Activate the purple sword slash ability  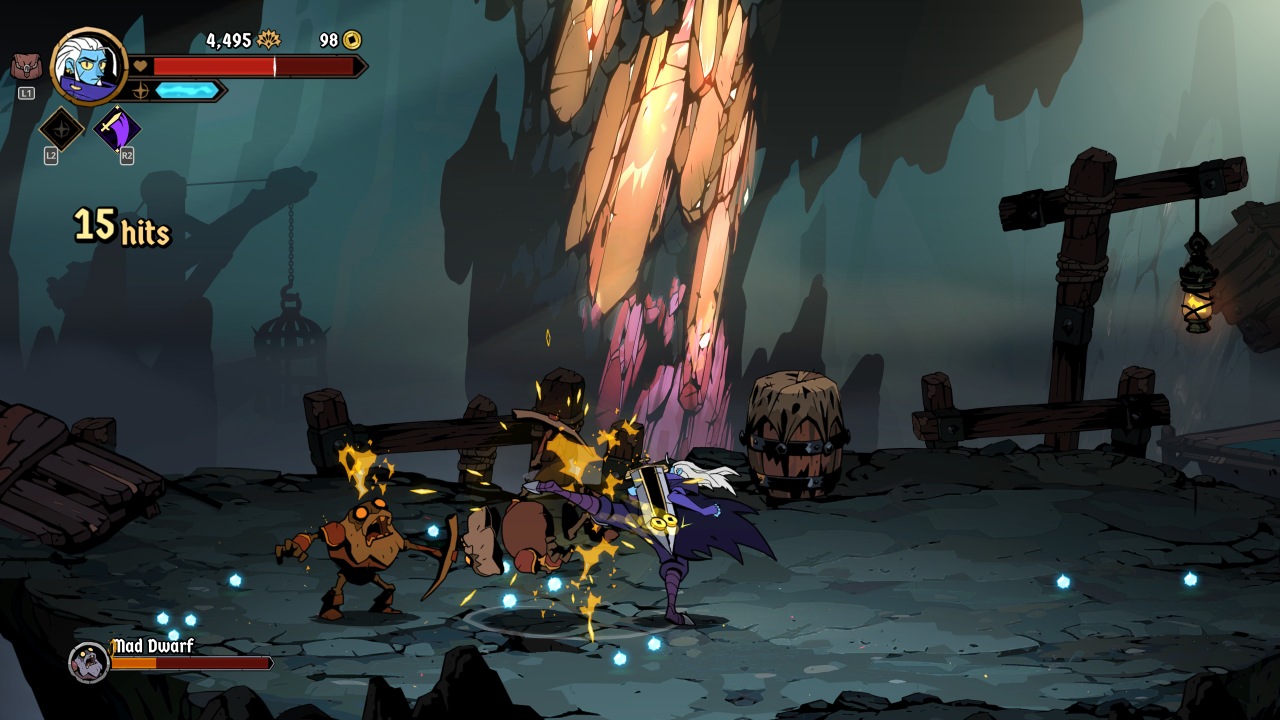click(116, 129)
